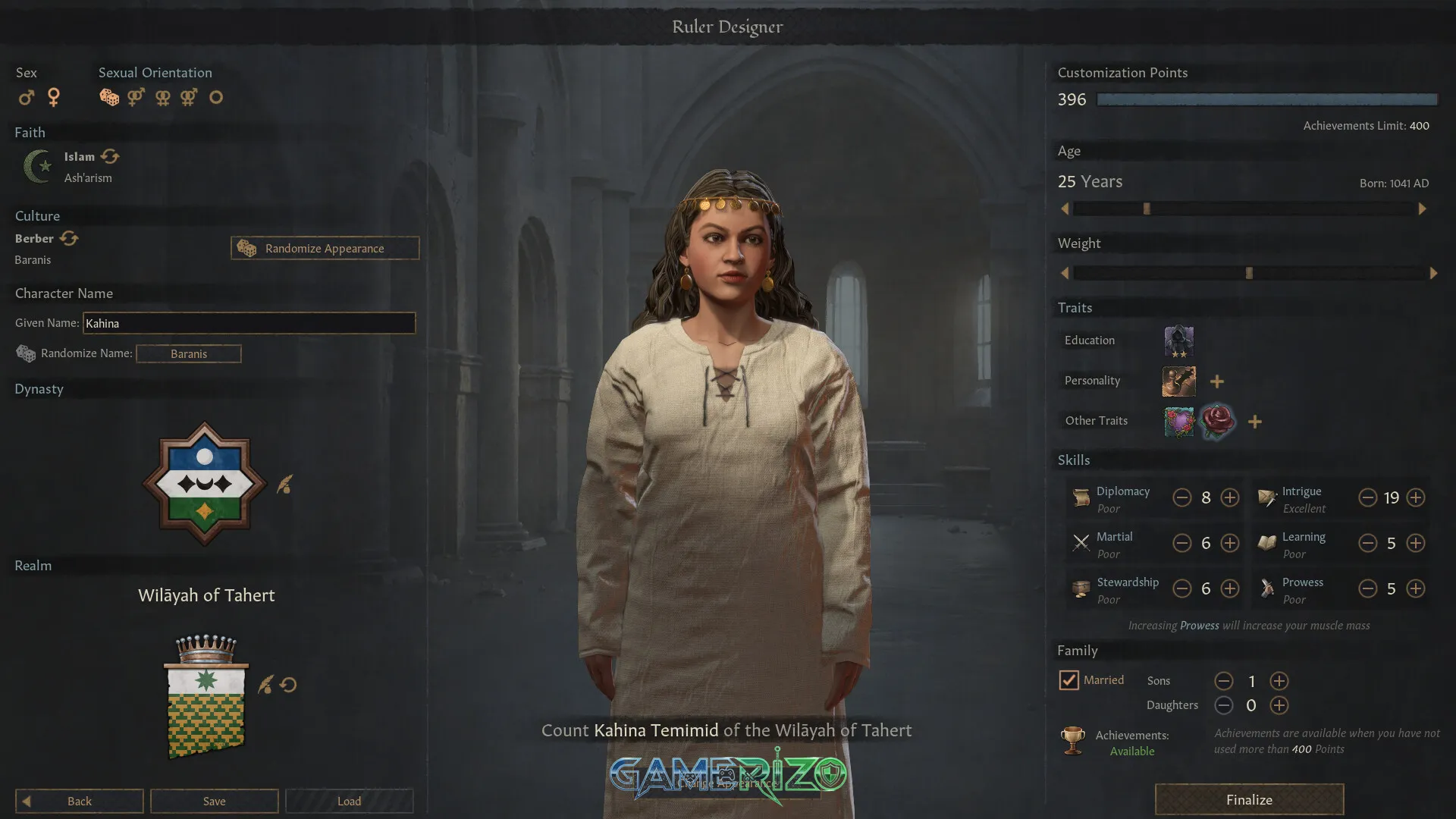The image size is (1456, 819).
Task: Randomize faith using the refresh icon beside Islam
Action: coord(111,156)
